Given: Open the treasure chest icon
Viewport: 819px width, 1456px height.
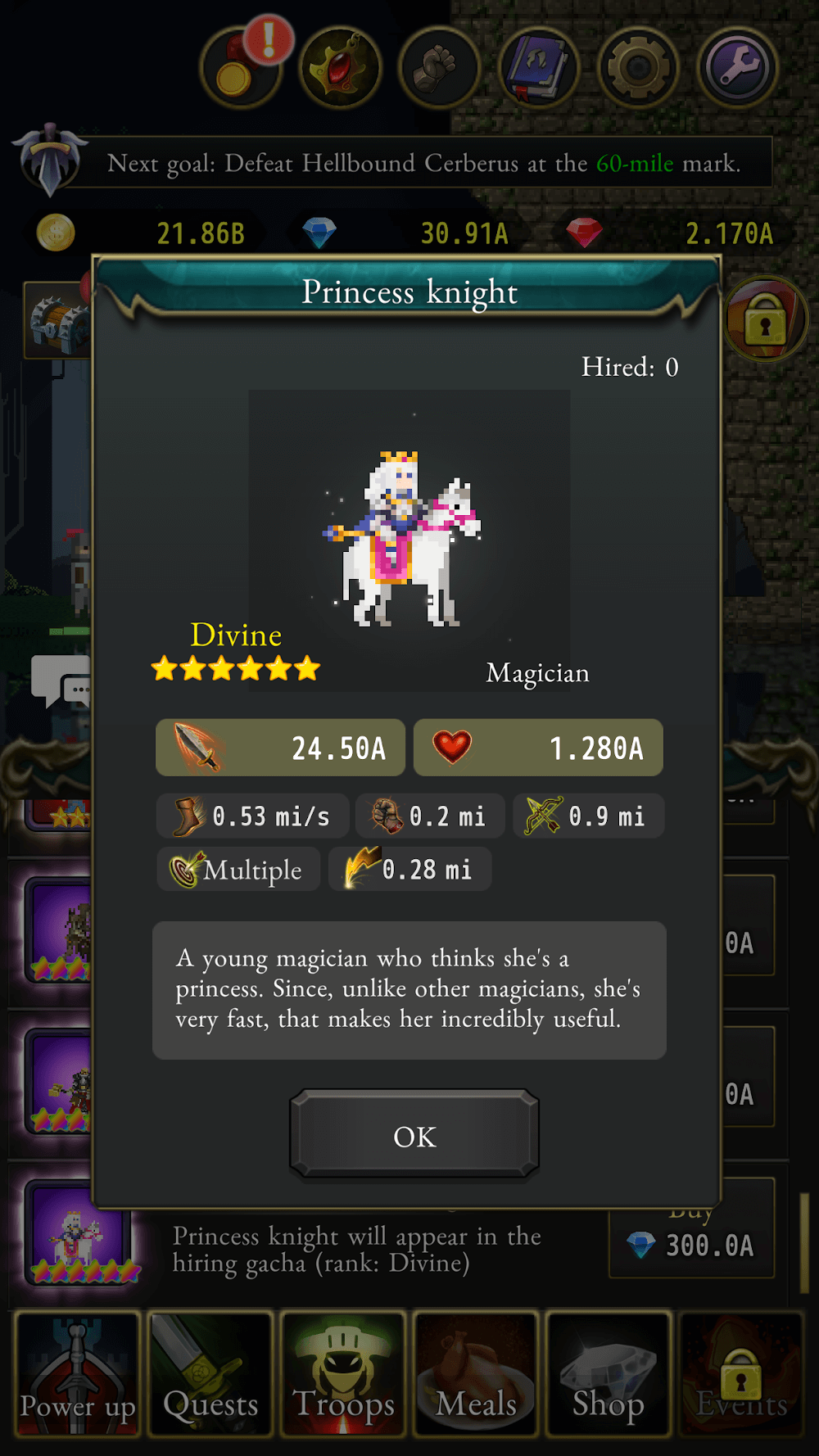Looking at the screenshot, I should point(57,321).
